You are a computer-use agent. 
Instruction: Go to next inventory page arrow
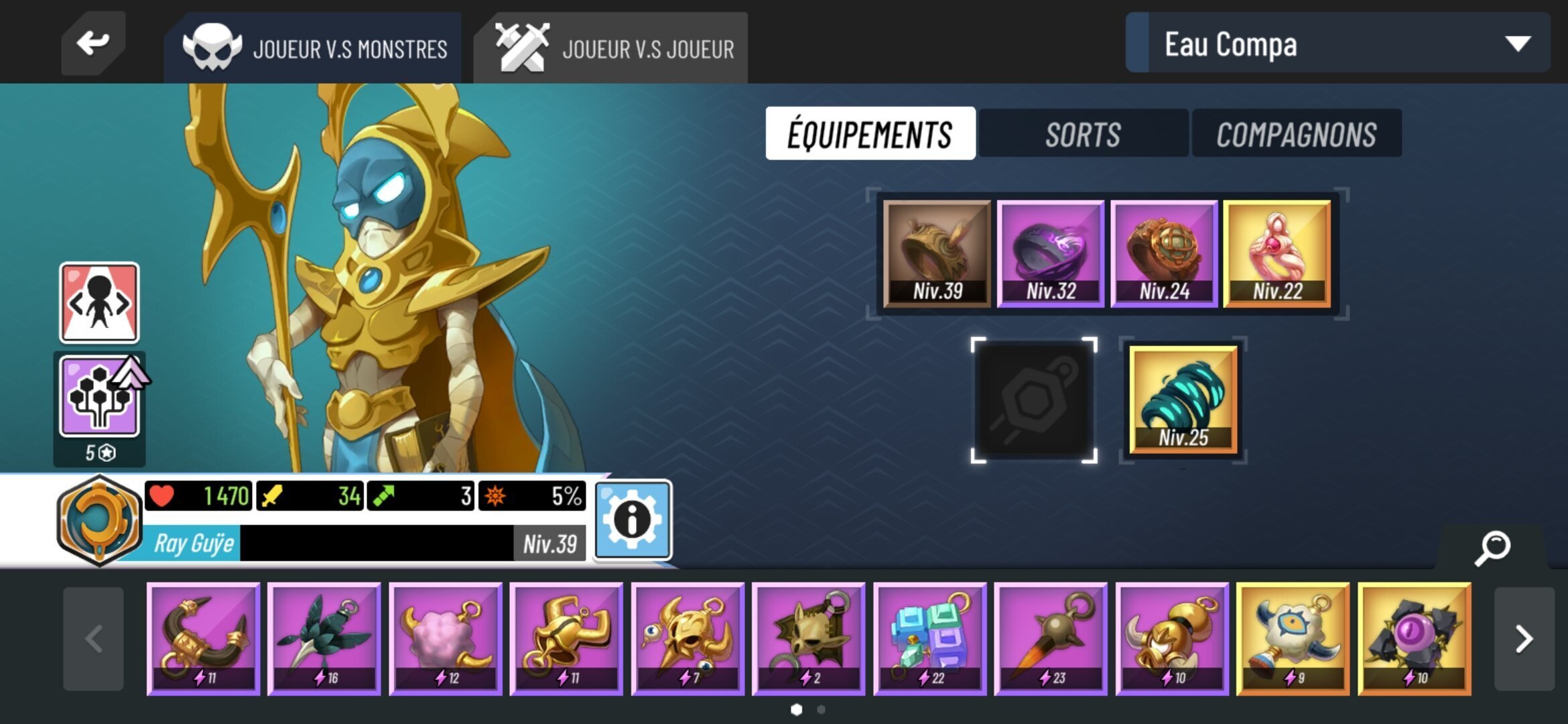(x=1524, y=639)
